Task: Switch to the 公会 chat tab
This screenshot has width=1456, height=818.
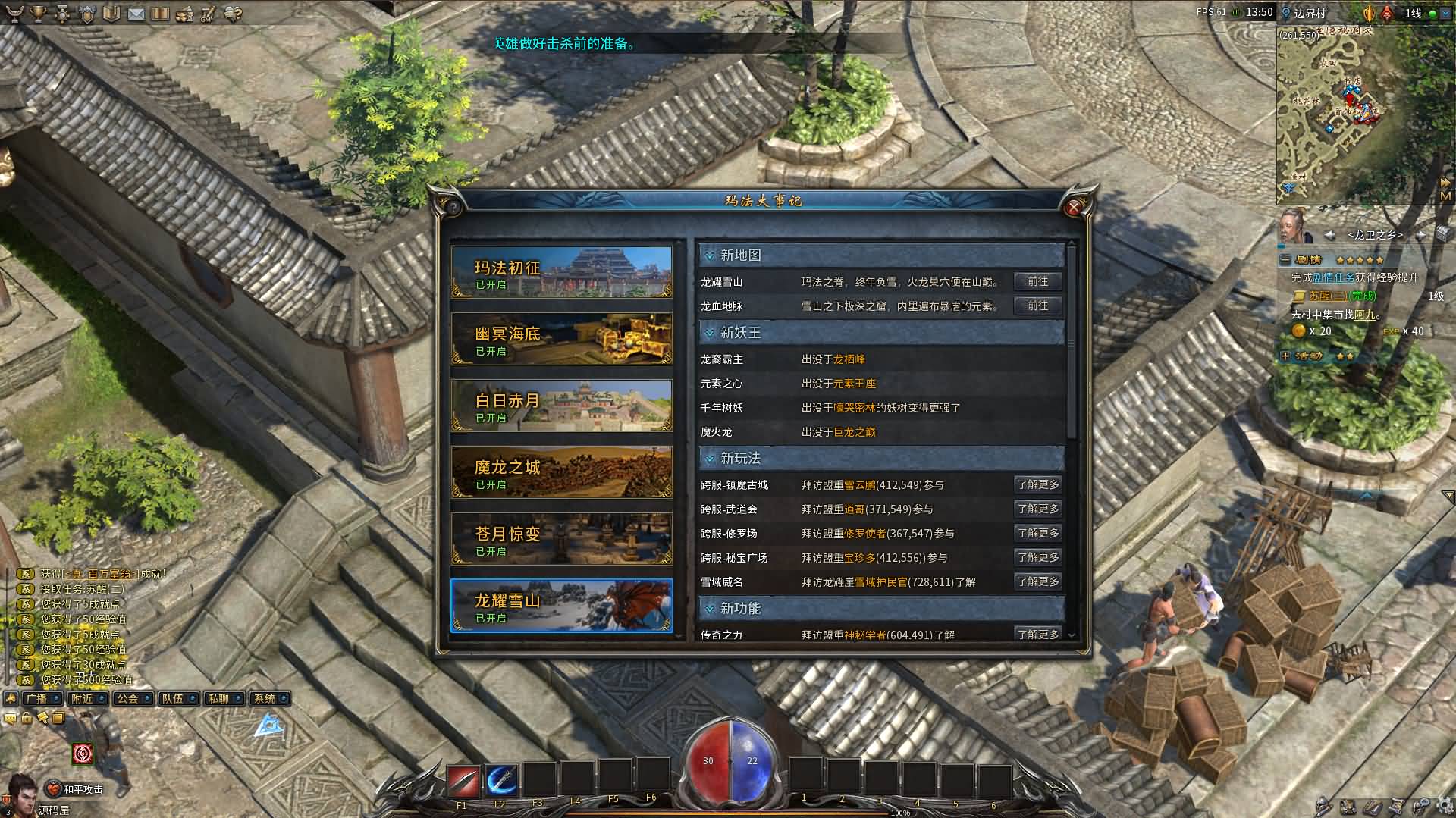Action: (x=127, y=699)
